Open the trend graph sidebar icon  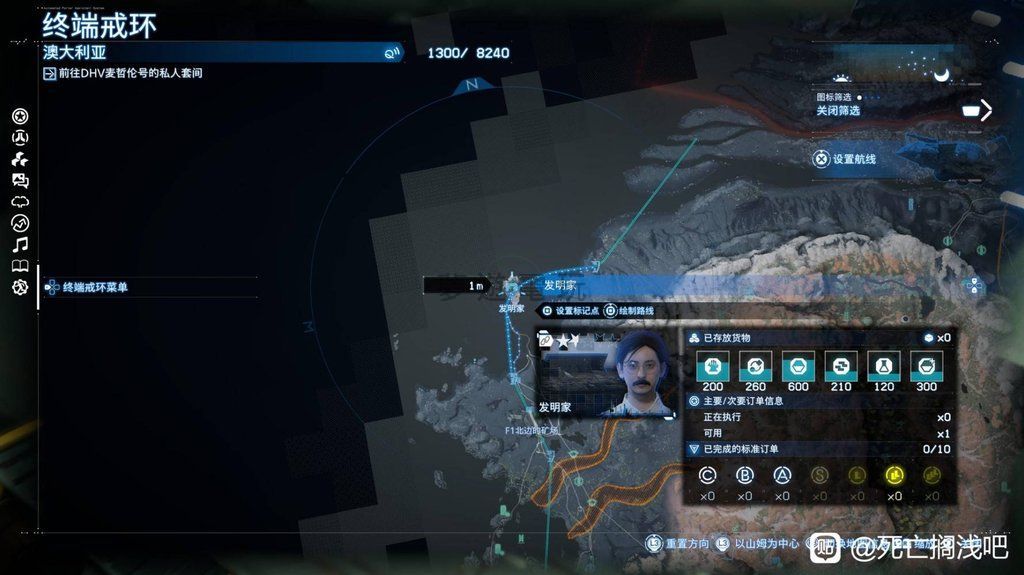pyautogui.click(x=20, y=223)
